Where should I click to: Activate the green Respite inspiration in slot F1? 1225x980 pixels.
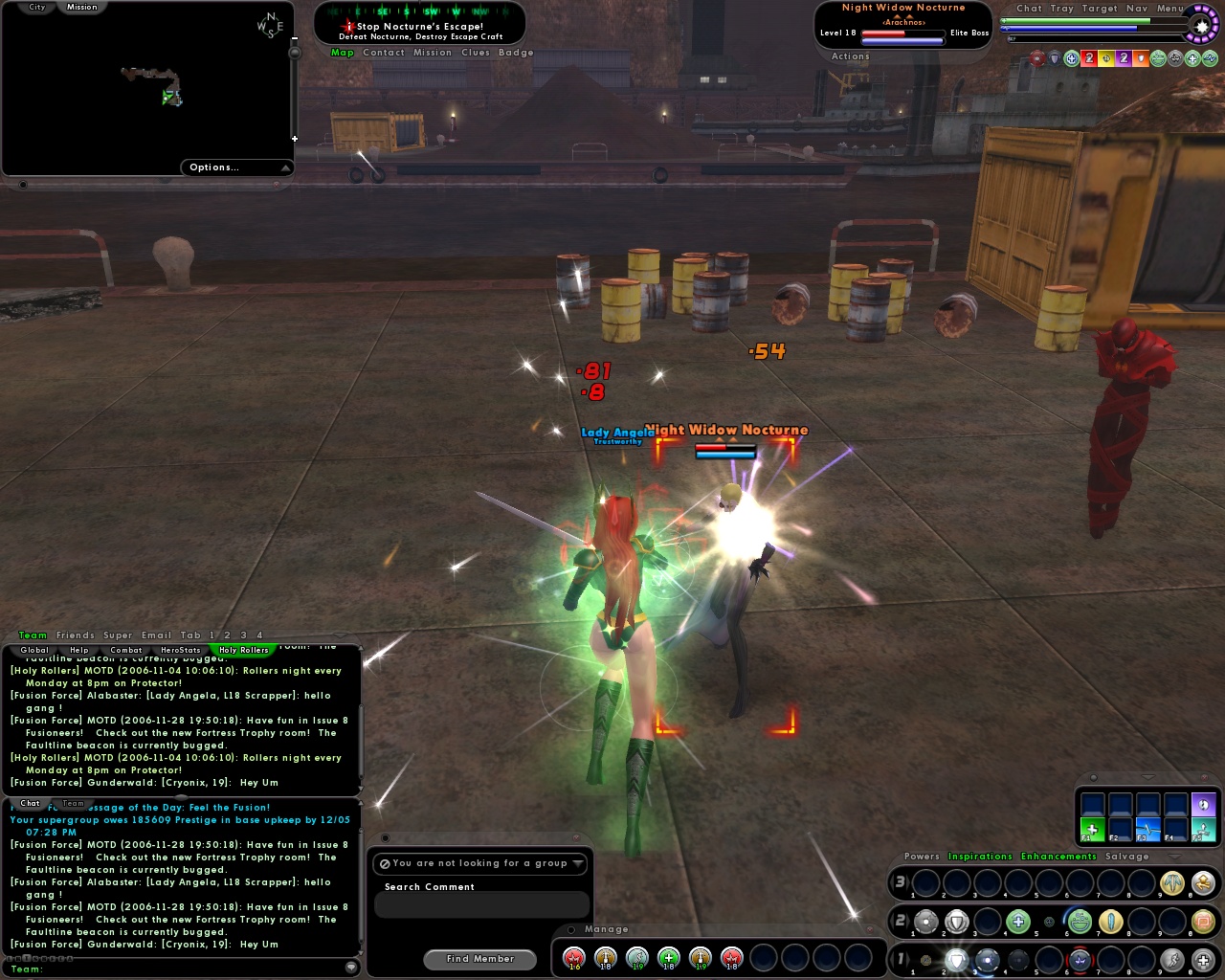coord(1092,830)
